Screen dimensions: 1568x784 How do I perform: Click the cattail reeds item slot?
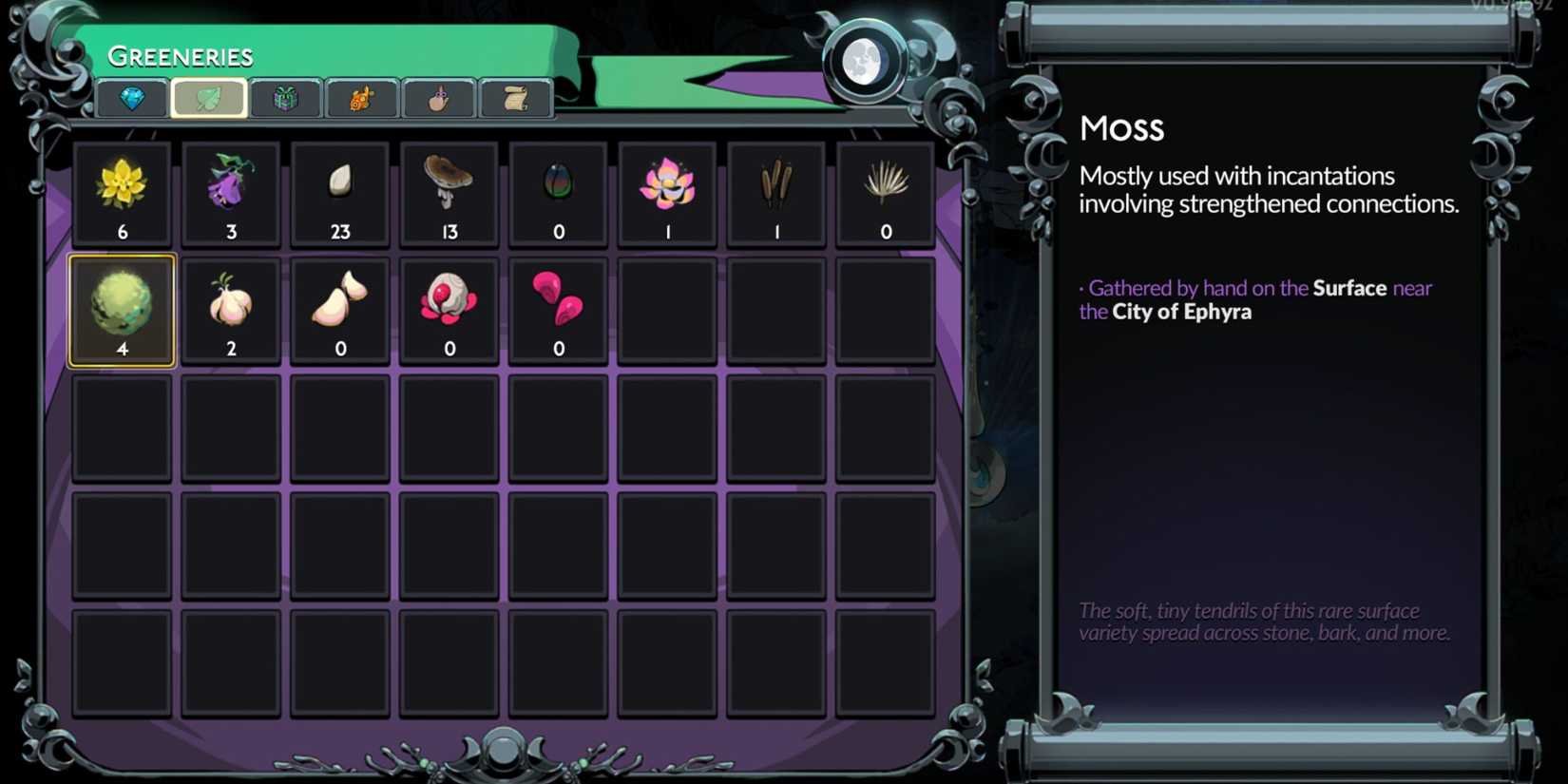point(776,193)
